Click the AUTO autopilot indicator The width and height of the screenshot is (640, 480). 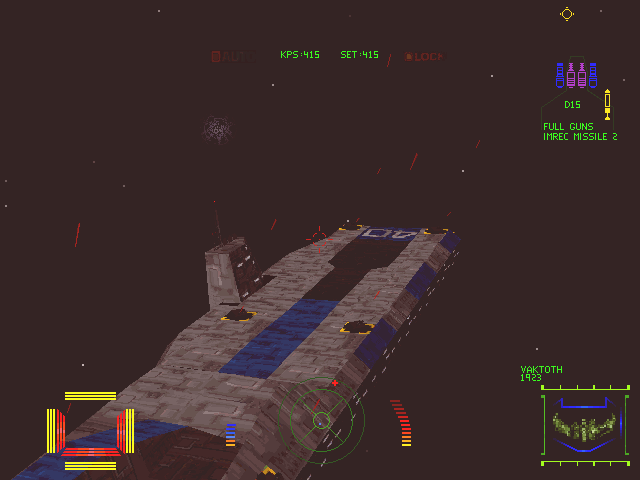pos(230,56)
